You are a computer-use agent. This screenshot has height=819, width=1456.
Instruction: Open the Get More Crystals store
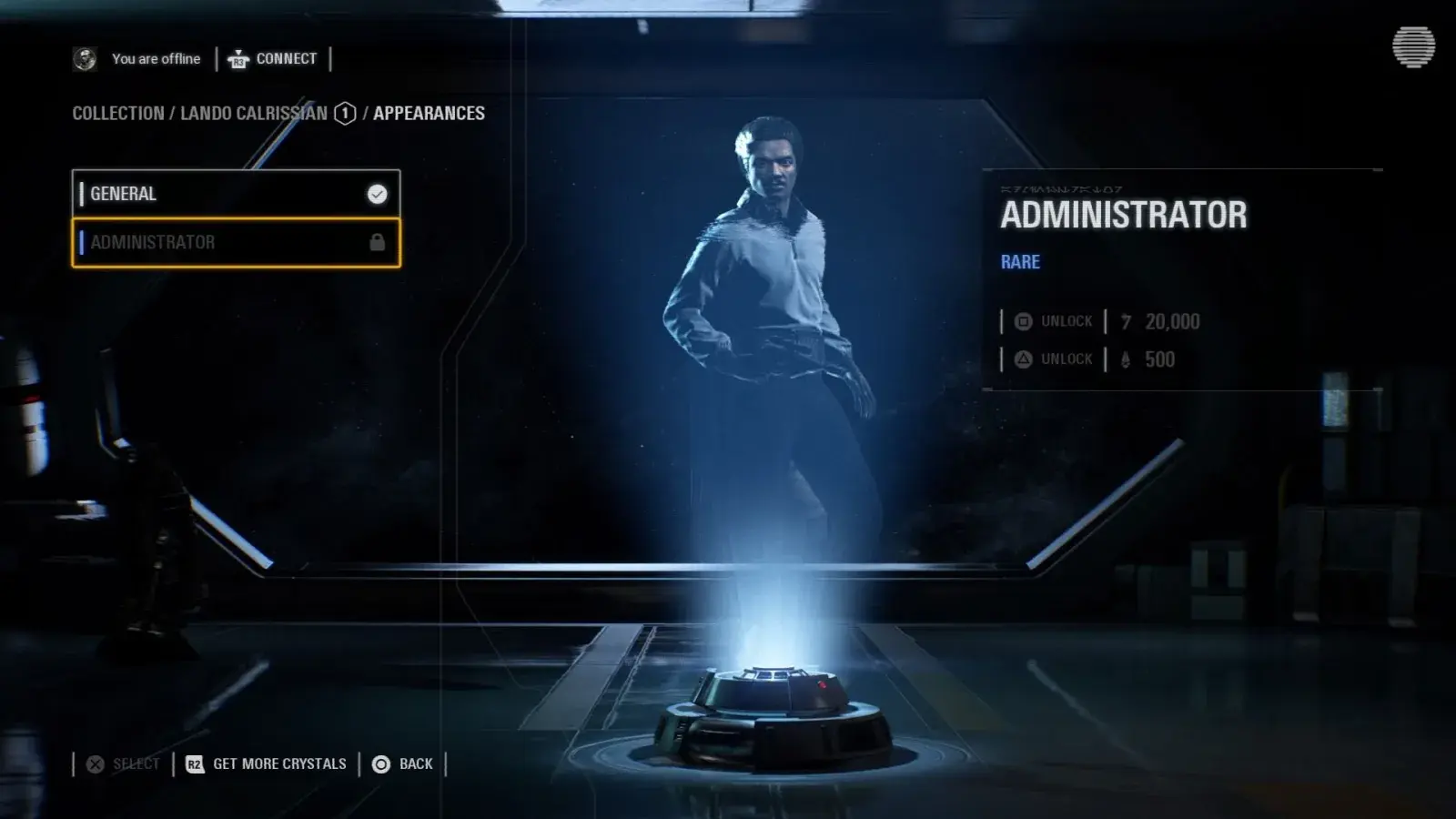coord(267,764)
